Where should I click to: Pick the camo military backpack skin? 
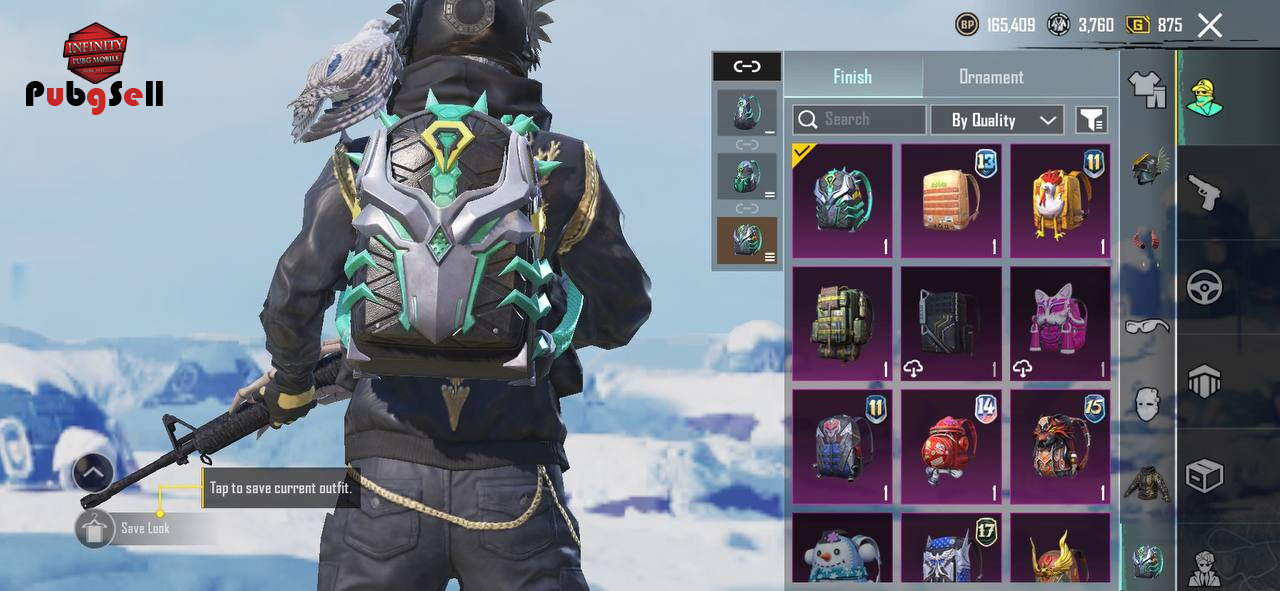(842, 324)
